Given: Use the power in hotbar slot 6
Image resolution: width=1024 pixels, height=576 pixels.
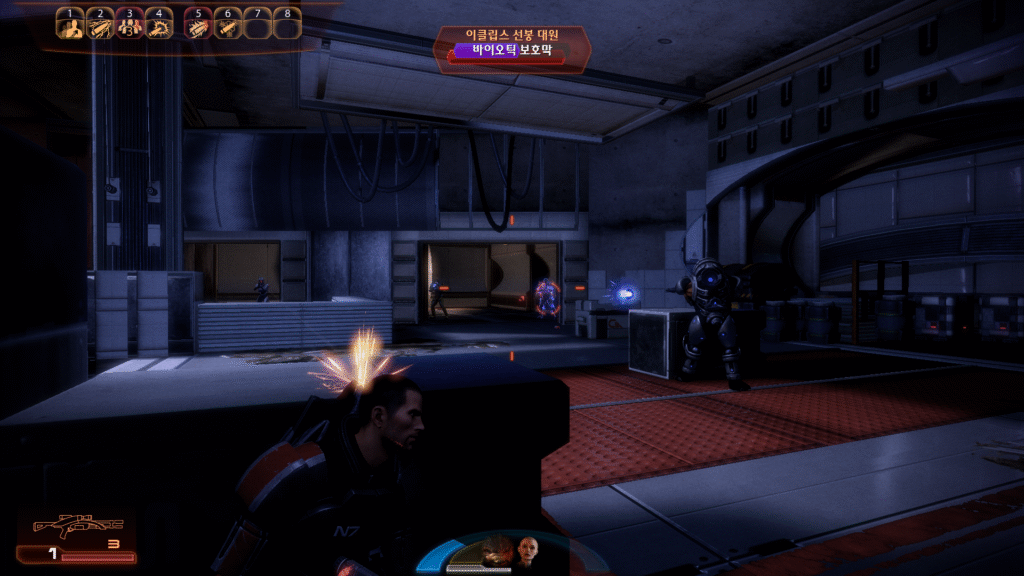Looking at the screenshot, I should (x=227, y=26).
